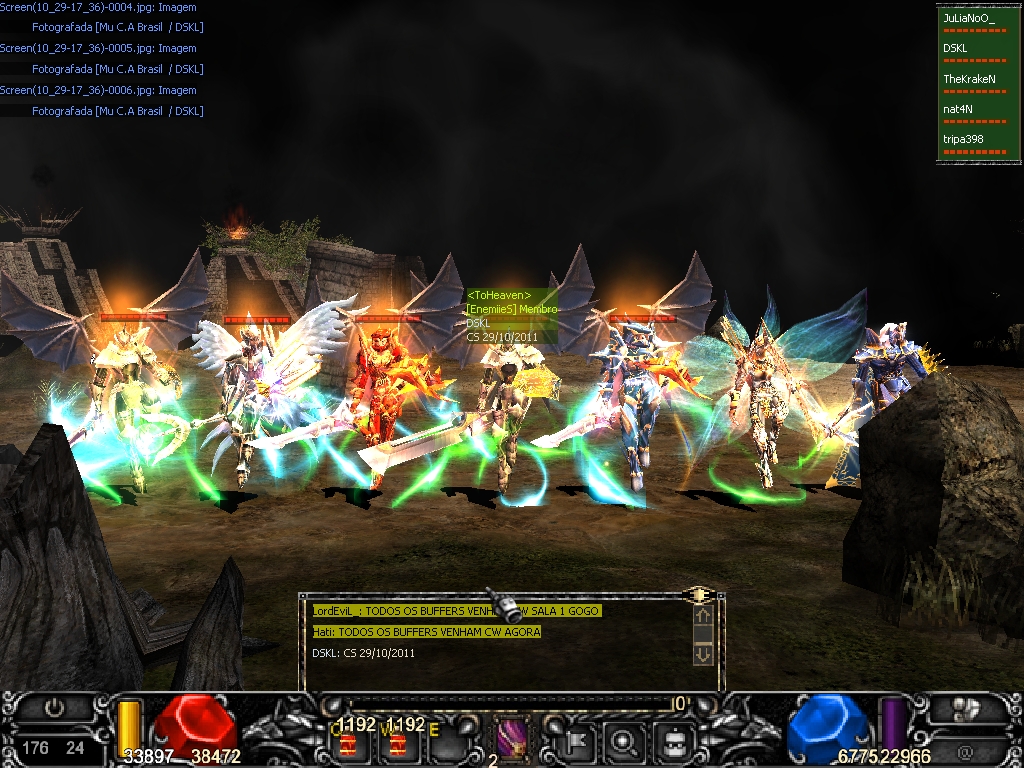Click the @ button in the HUD
Viewport: 1024px width, 768px height.
point(966,749)
